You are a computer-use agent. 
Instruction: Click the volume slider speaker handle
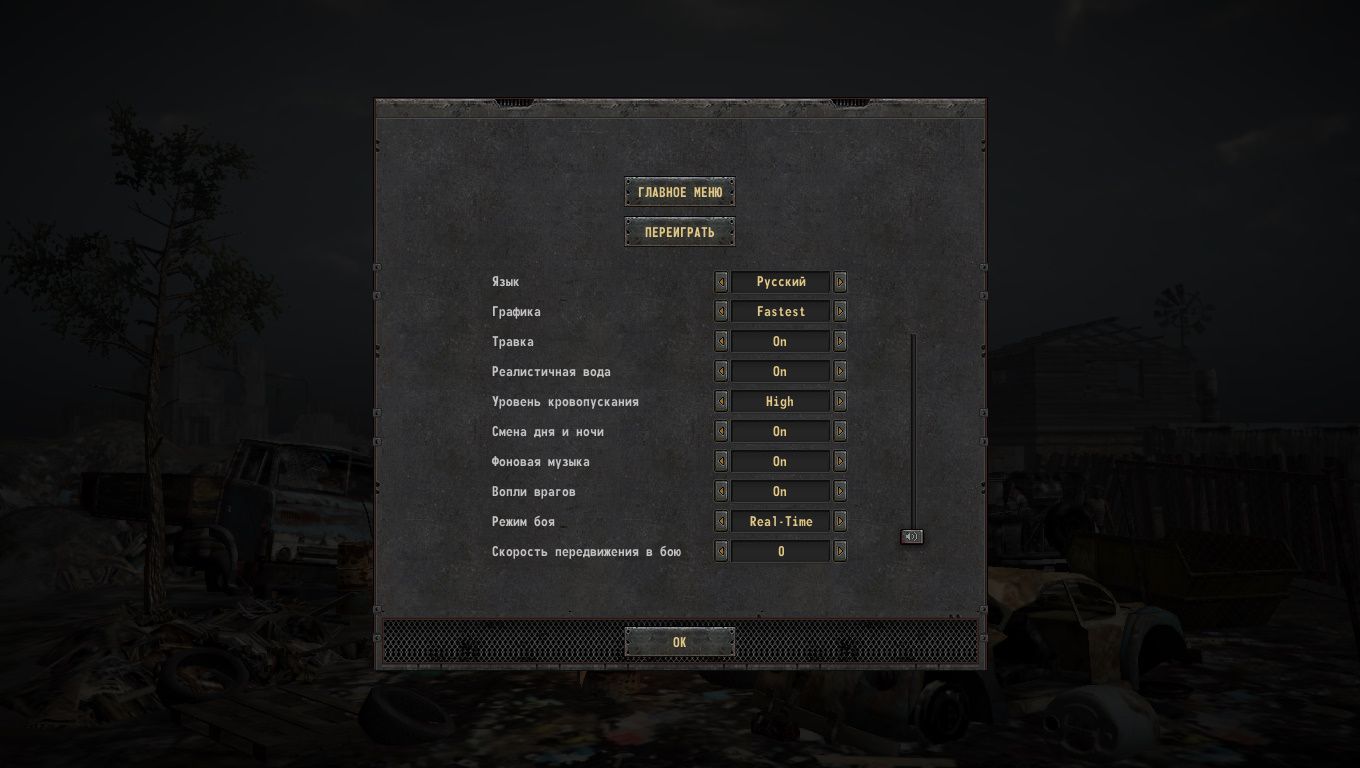pos(911,537)
